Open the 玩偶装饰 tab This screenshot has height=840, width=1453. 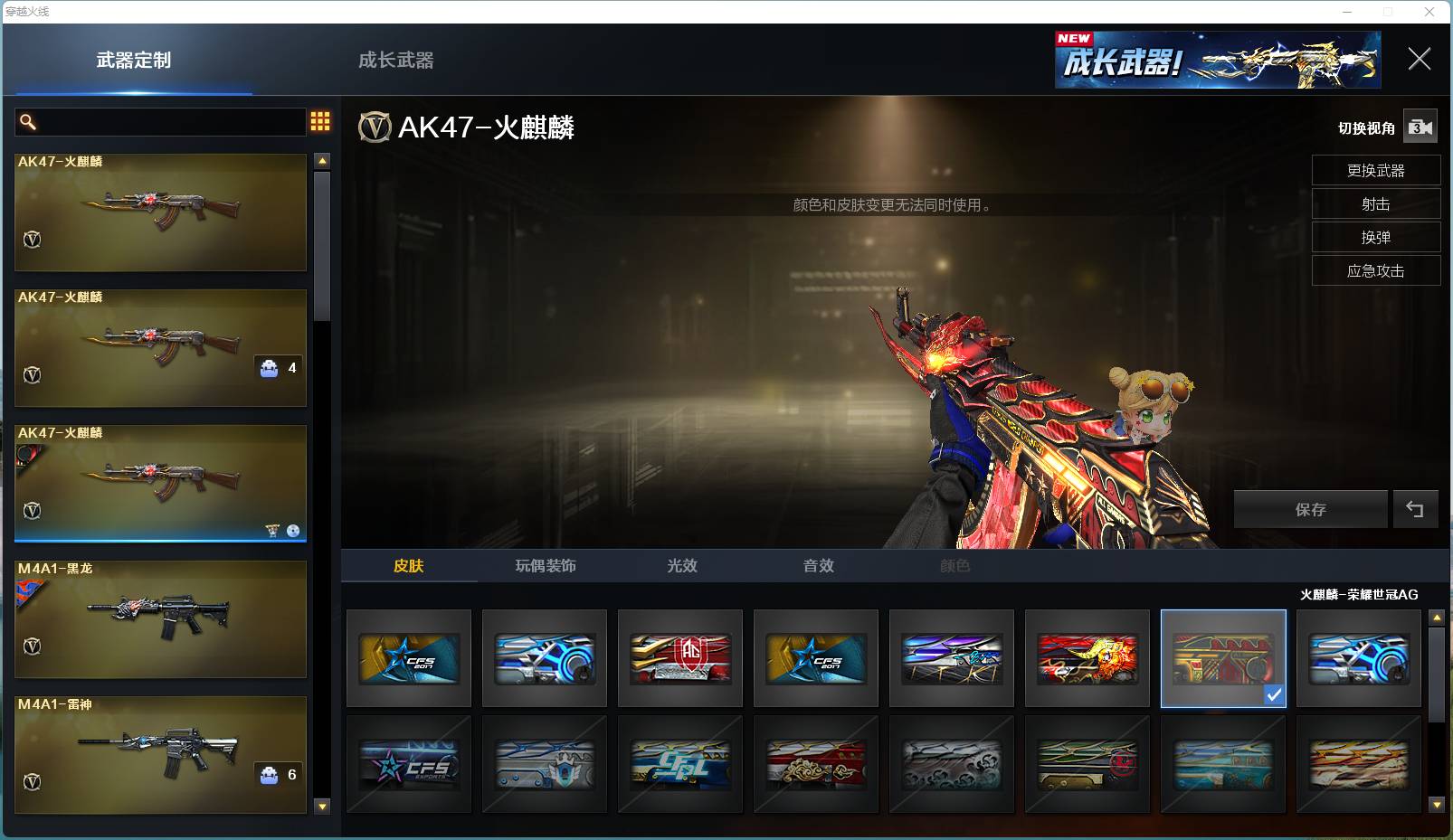tap(545, 565)
